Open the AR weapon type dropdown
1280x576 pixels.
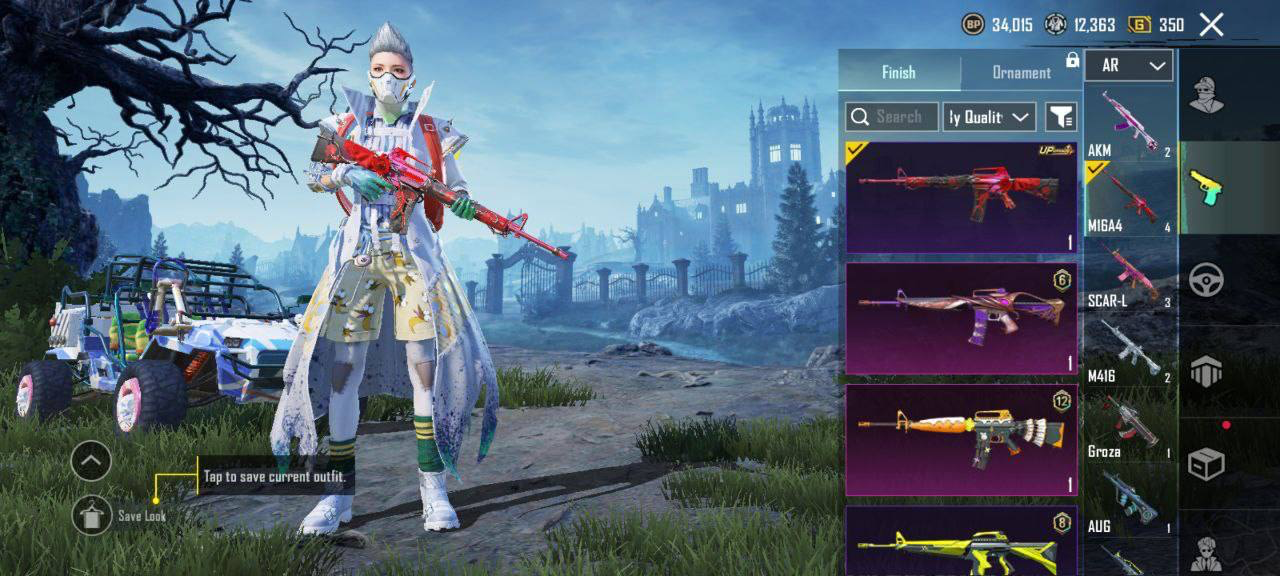[x=1128, y=66]
